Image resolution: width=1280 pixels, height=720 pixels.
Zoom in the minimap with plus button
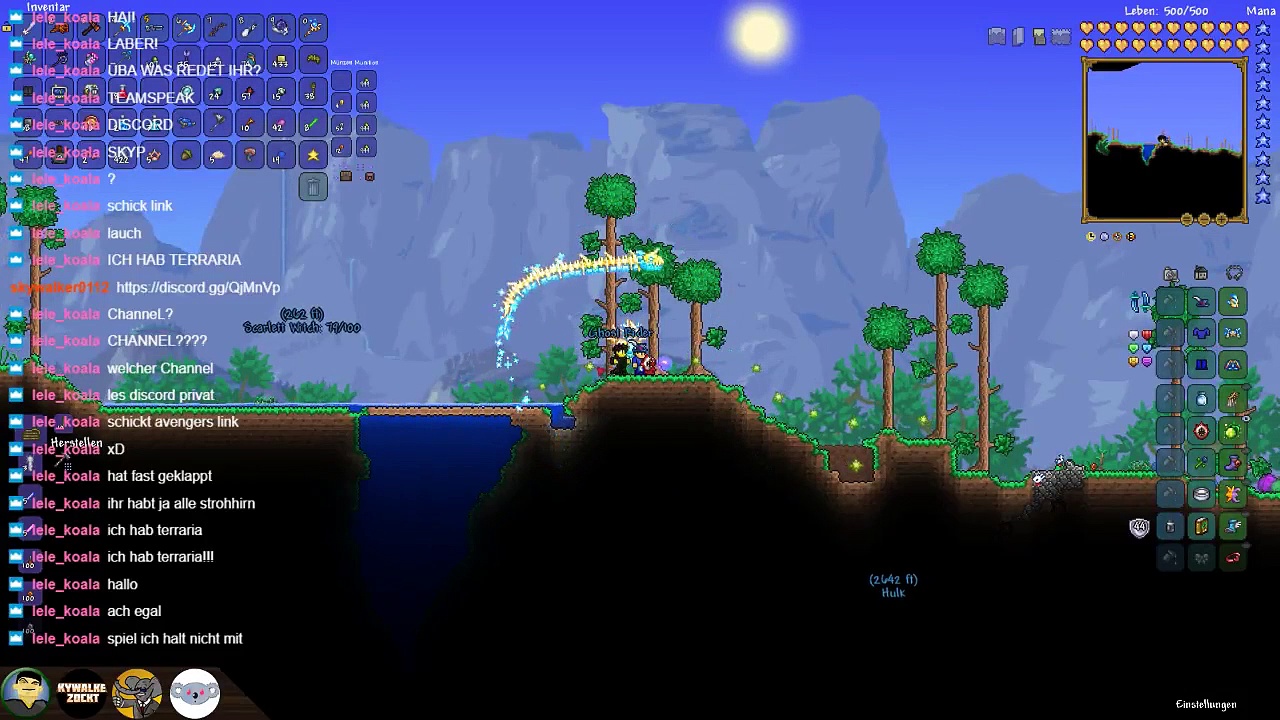(1221, 220)
